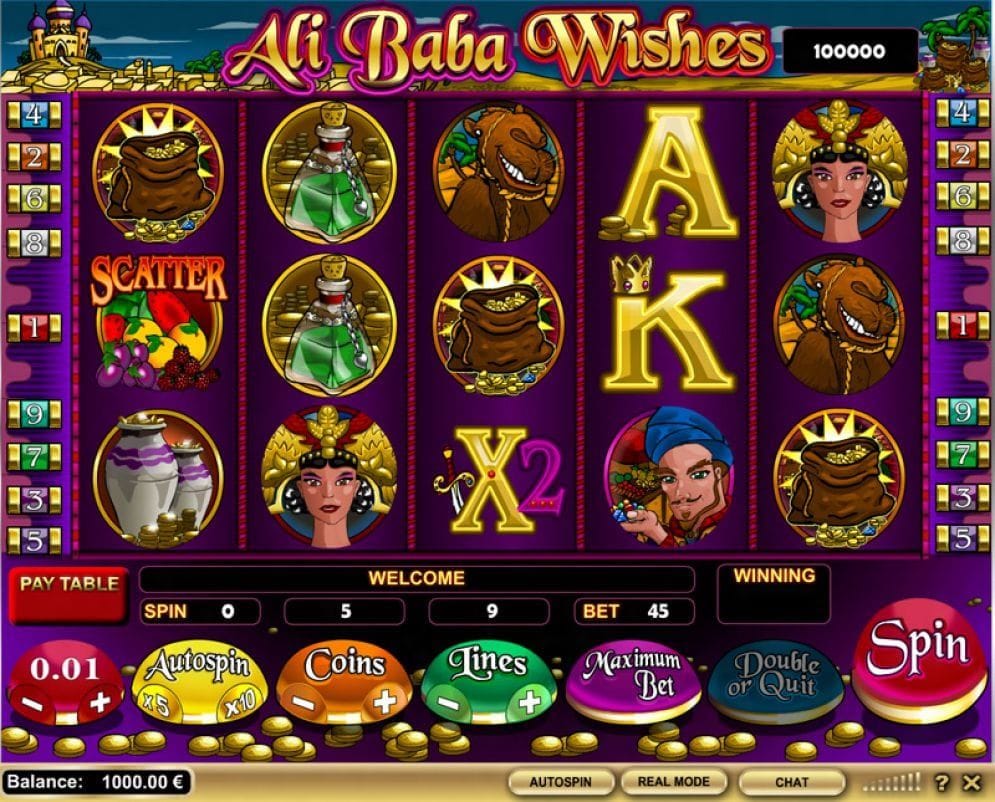Start five automatic spins with x5
The height and width of the screenshot is (802, 995).
coord(155,704)
